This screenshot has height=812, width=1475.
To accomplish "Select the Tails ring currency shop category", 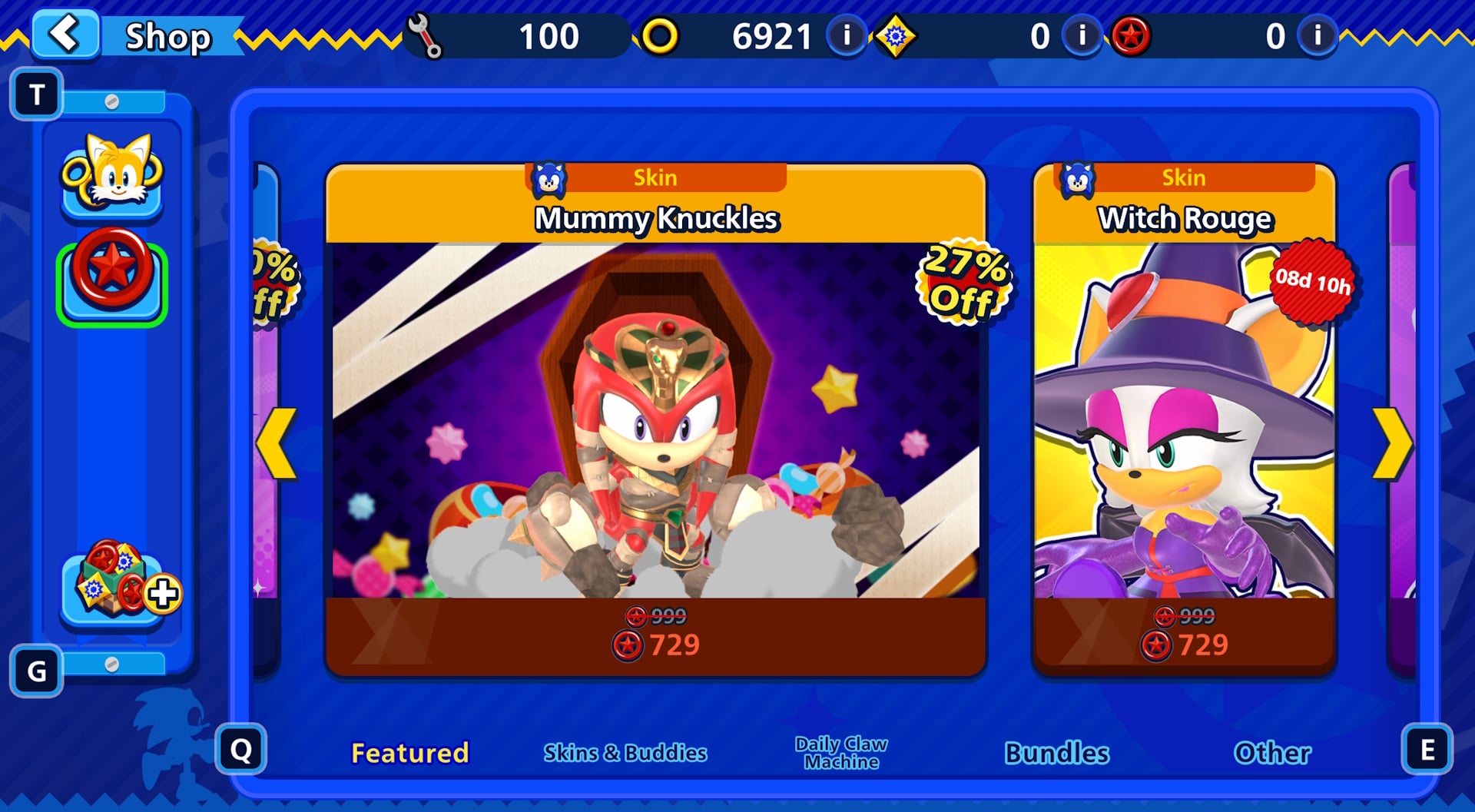I will point(112,181).
